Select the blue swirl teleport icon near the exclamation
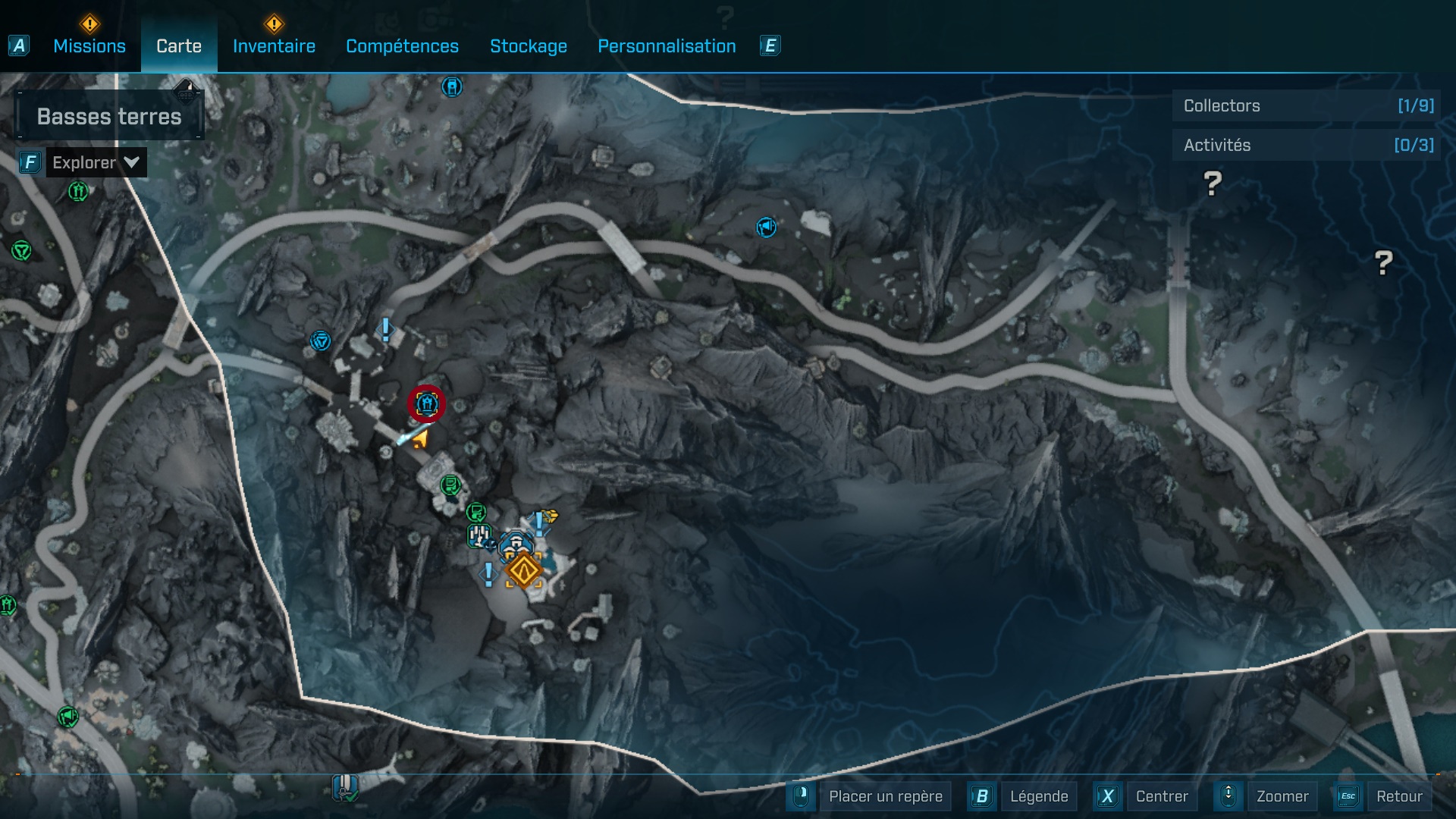 [320, 341]
